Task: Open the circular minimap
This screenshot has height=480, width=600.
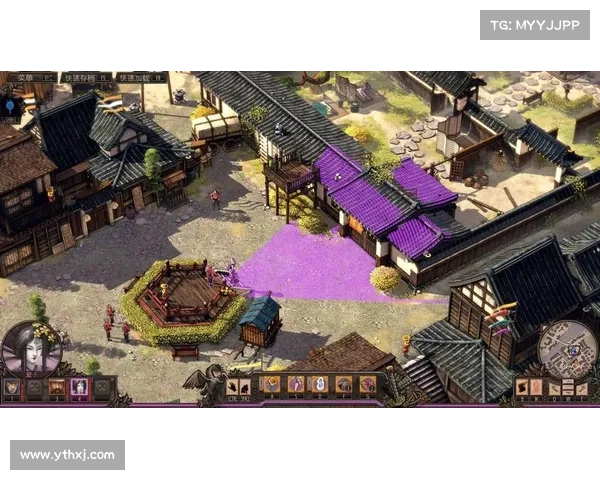Action: (x=566, y=349)
